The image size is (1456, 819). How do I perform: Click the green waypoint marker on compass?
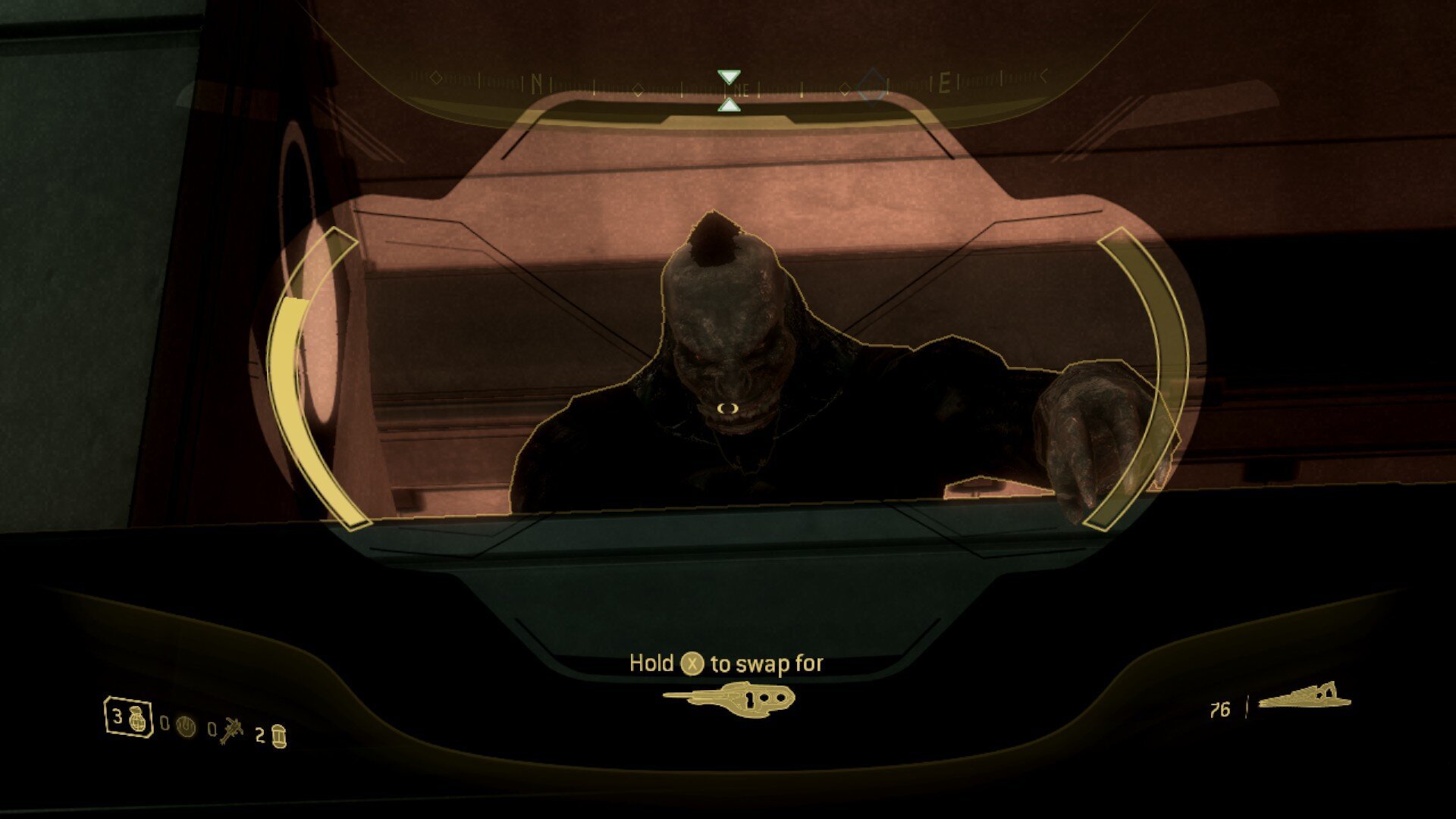tap(729, 90)
